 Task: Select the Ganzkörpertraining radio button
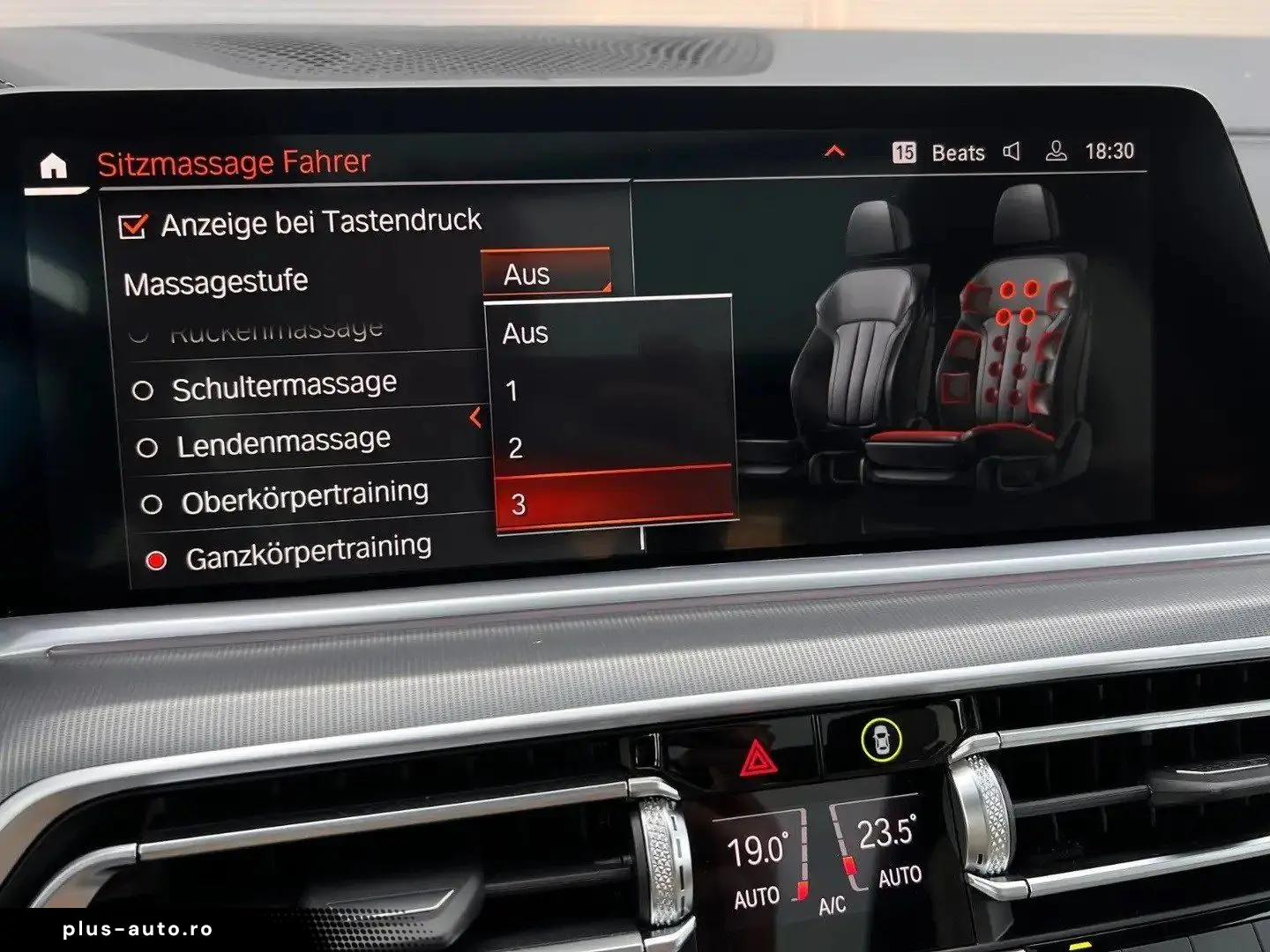pyautogui.click(x=156, y=561)
